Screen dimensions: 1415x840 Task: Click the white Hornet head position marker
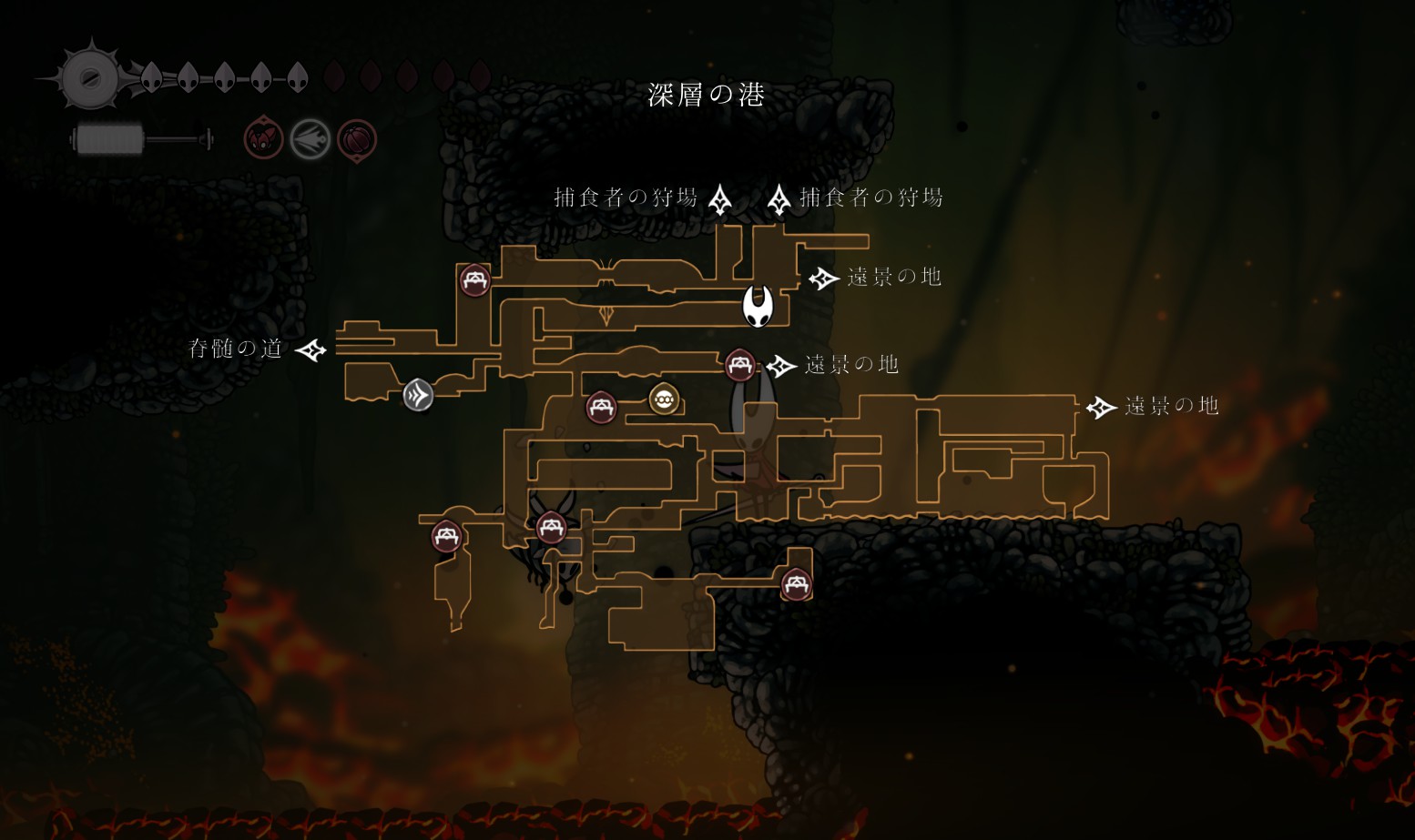758,306
